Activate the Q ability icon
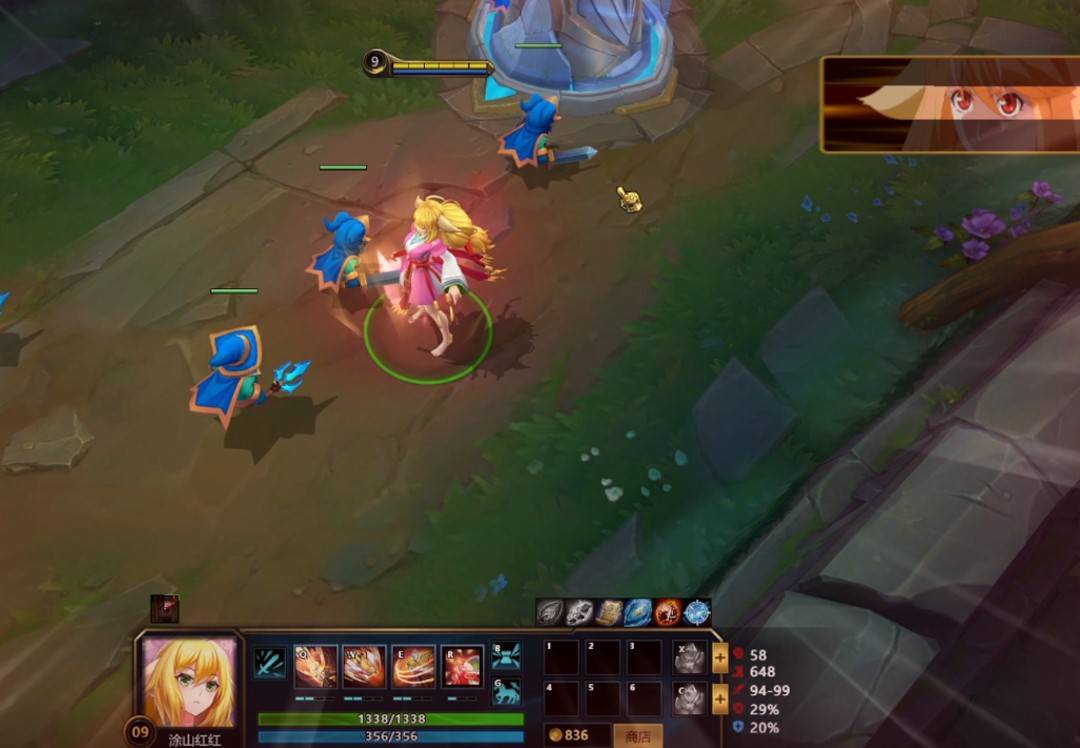Image resolution: width=1080 pixels, height=748 pixels. (x=315, y=666)
